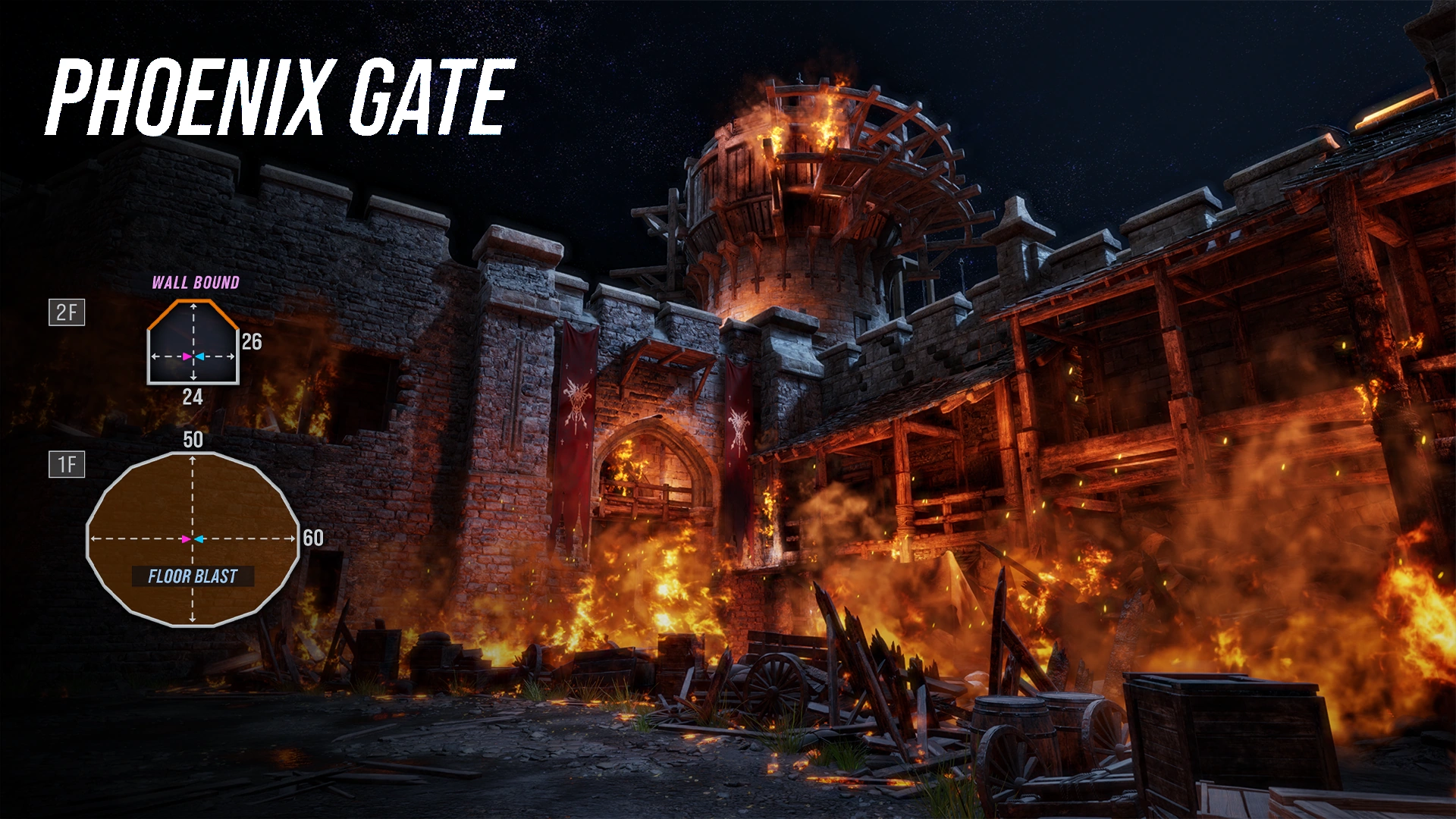Screen dimensions: 1456x819
Task: Collapse the 2F diagram panel
Action: 67,312
